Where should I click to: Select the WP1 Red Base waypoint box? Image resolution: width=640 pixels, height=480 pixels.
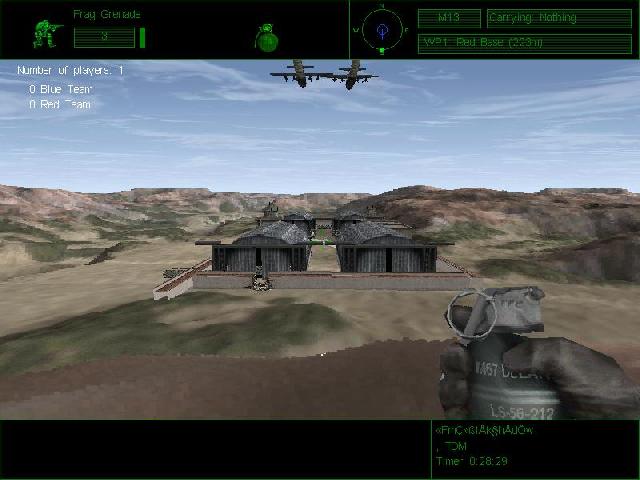click(524, 42)
